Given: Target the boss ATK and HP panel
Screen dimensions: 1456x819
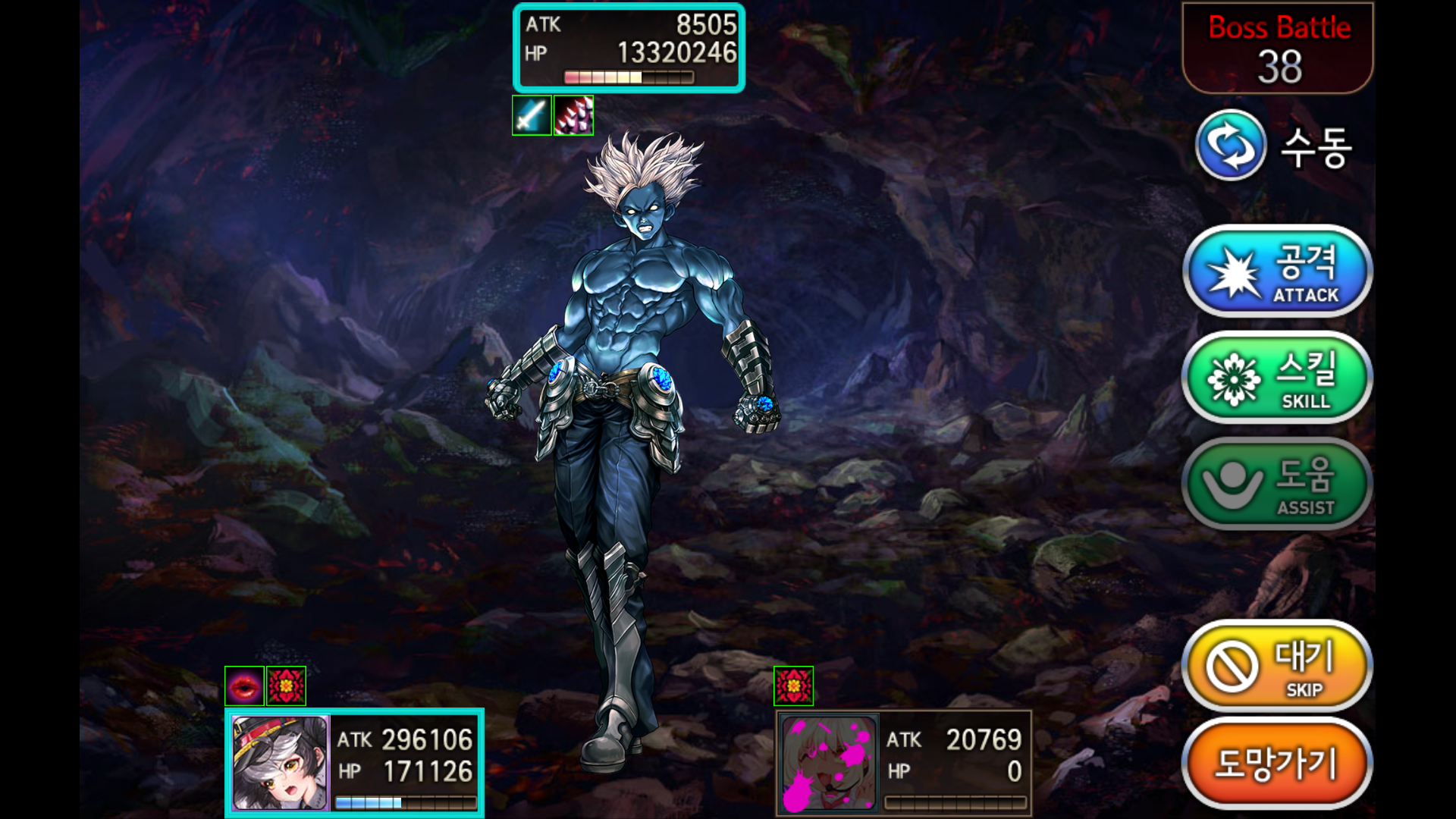Looking at the screenshot, I should coord(629,48).
